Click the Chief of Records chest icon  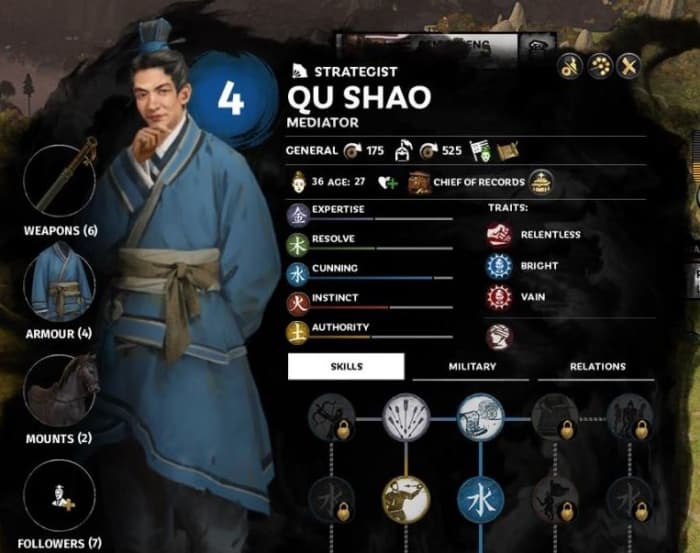click(x=418, y=182)
